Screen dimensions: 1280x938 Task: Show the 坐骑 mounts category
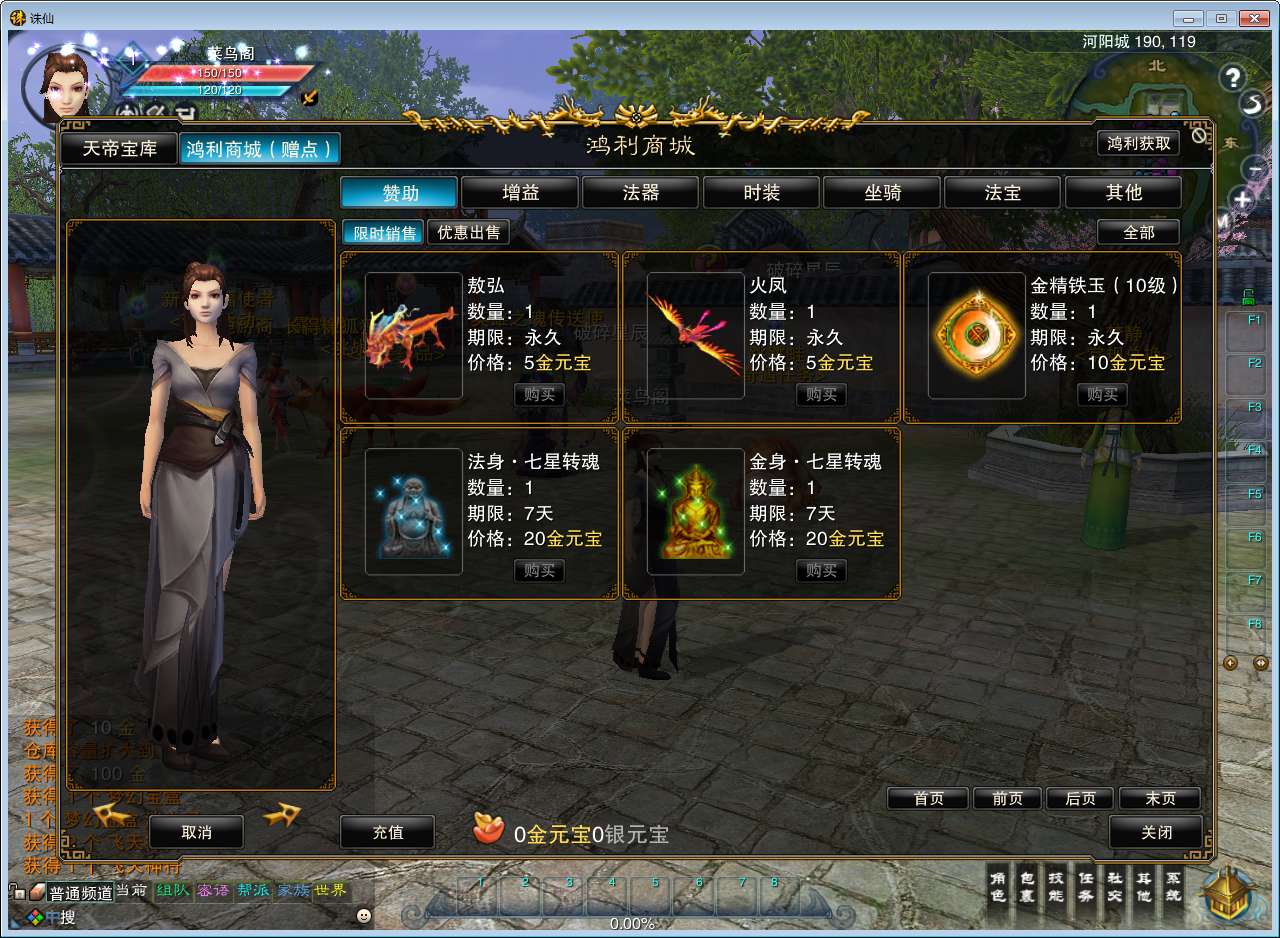[882, 192]
